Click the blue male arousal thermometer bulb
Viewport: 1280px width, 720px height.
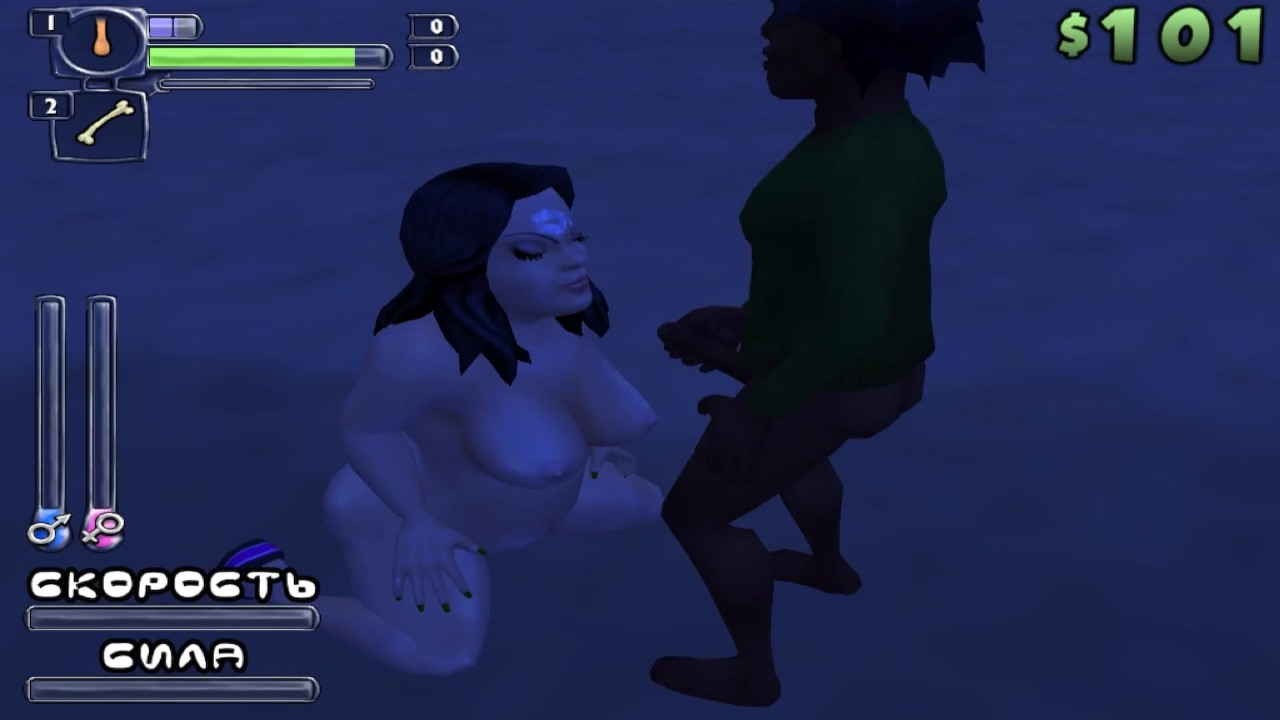[50, 531]
